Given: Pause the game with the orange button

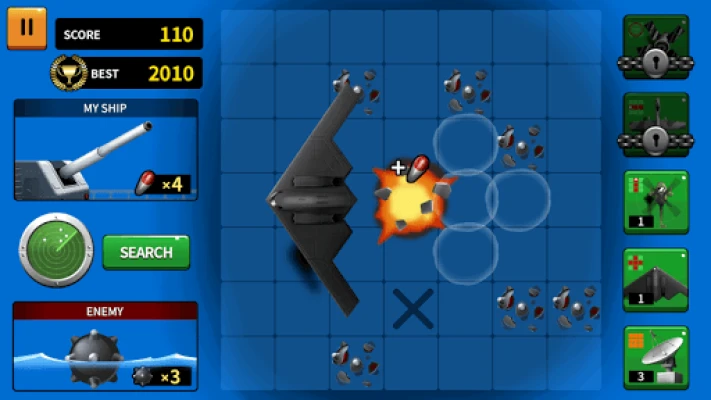Looking at the screenshot, I should pos(27,29).
